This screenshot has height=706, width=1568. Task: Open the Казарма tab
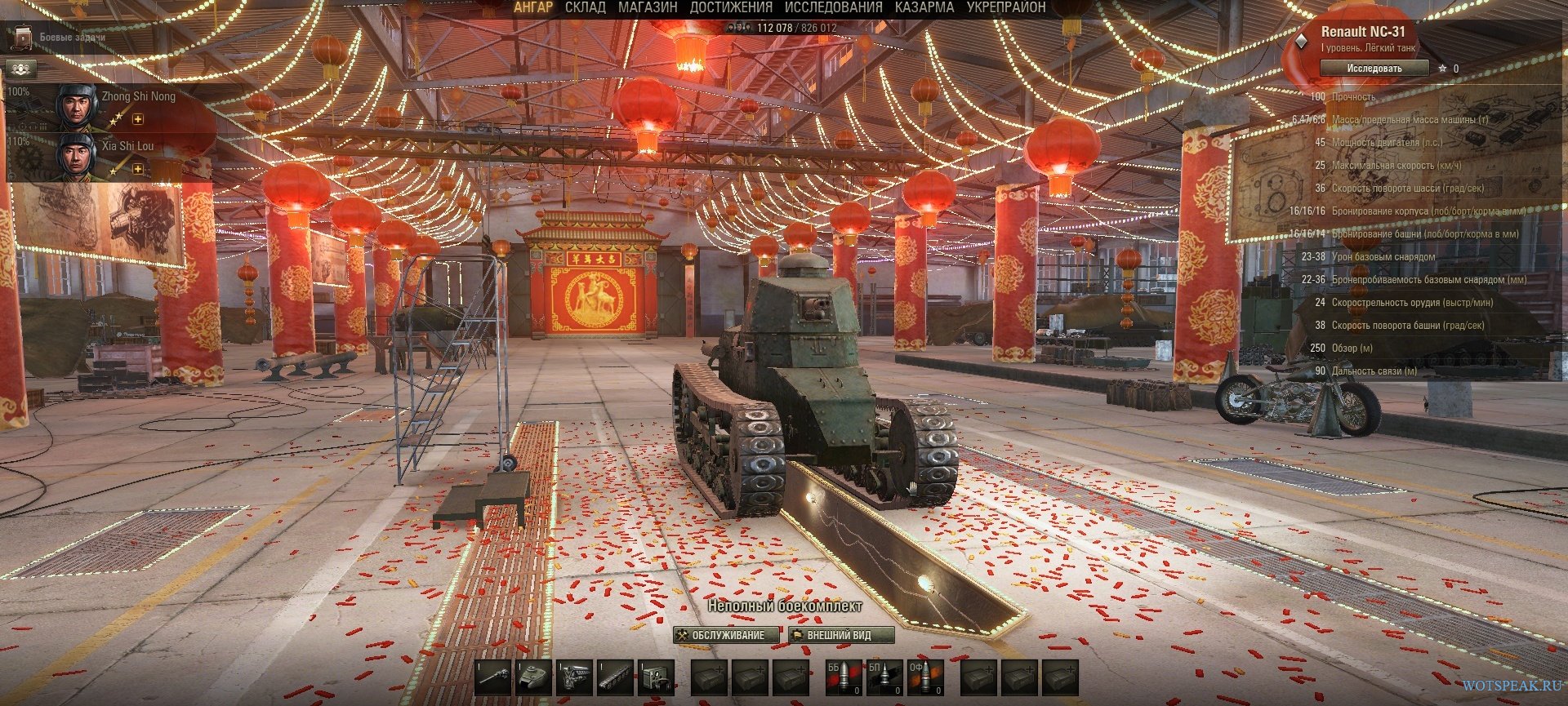[924, 7]
